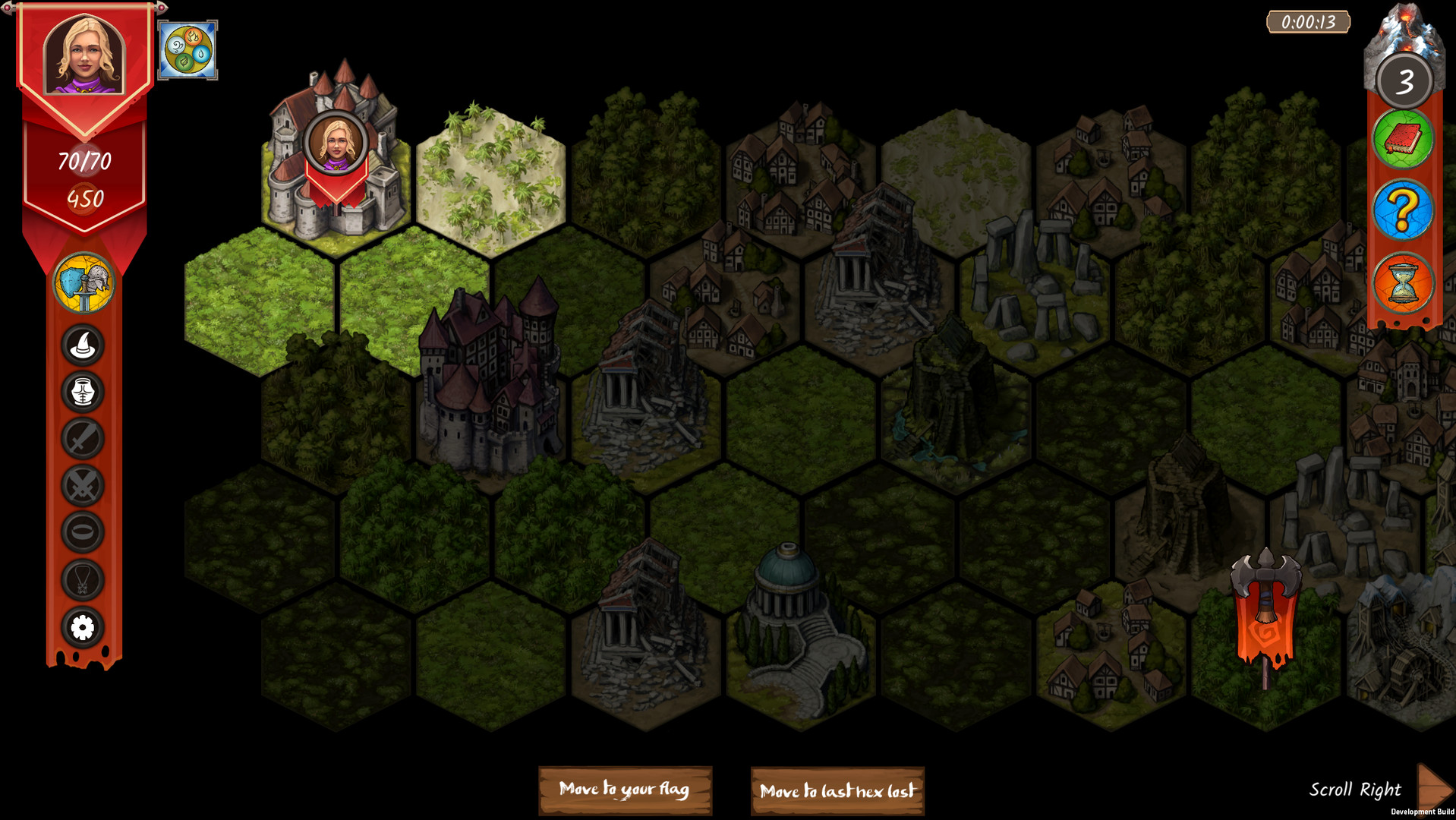The height and width of the screenshot is (820, 1456).
Task: Select "Move to last hex lost" button
Action: (x=837, y=791)
